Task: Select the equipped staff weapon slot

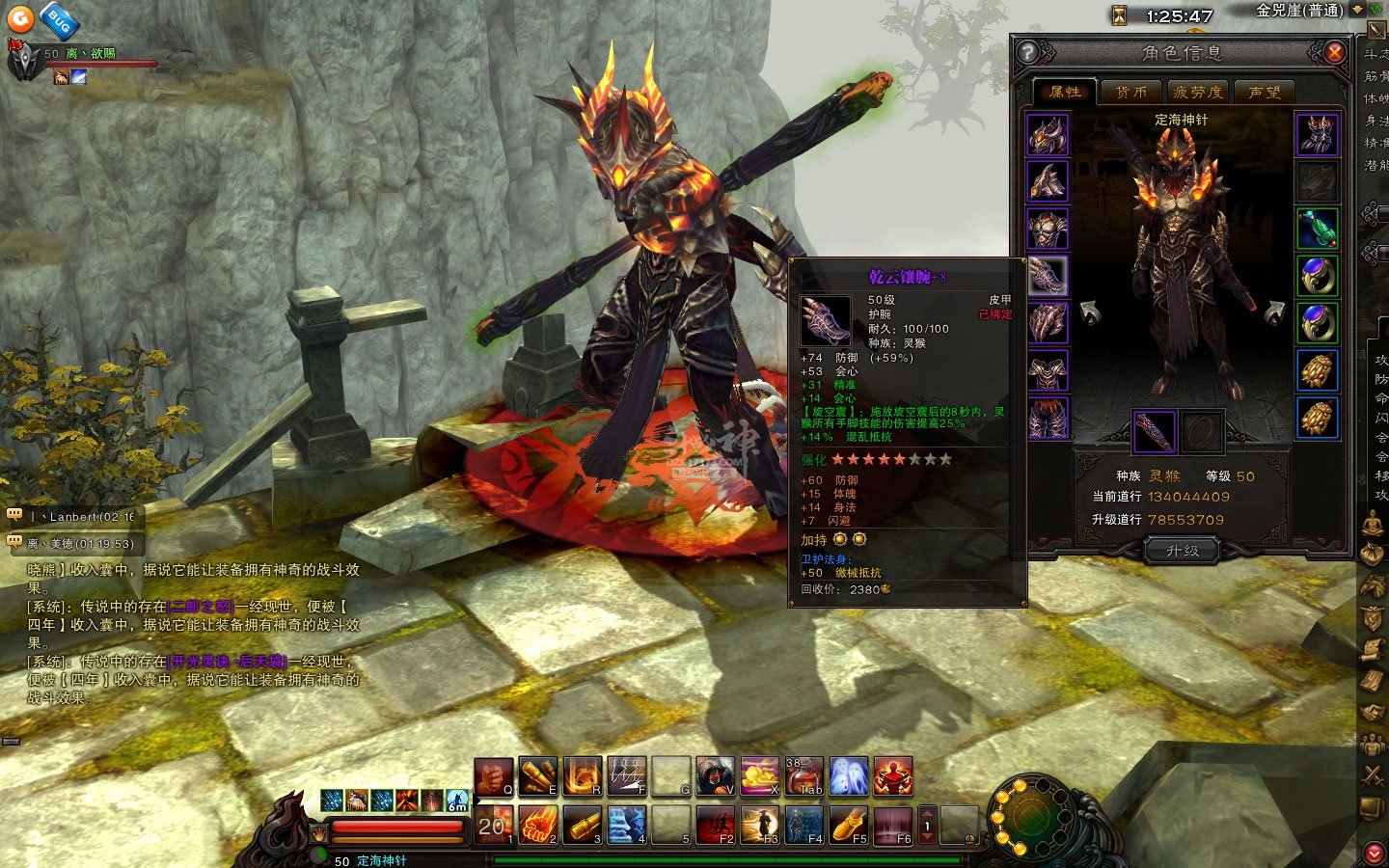Action: [x=1154, y=431]
